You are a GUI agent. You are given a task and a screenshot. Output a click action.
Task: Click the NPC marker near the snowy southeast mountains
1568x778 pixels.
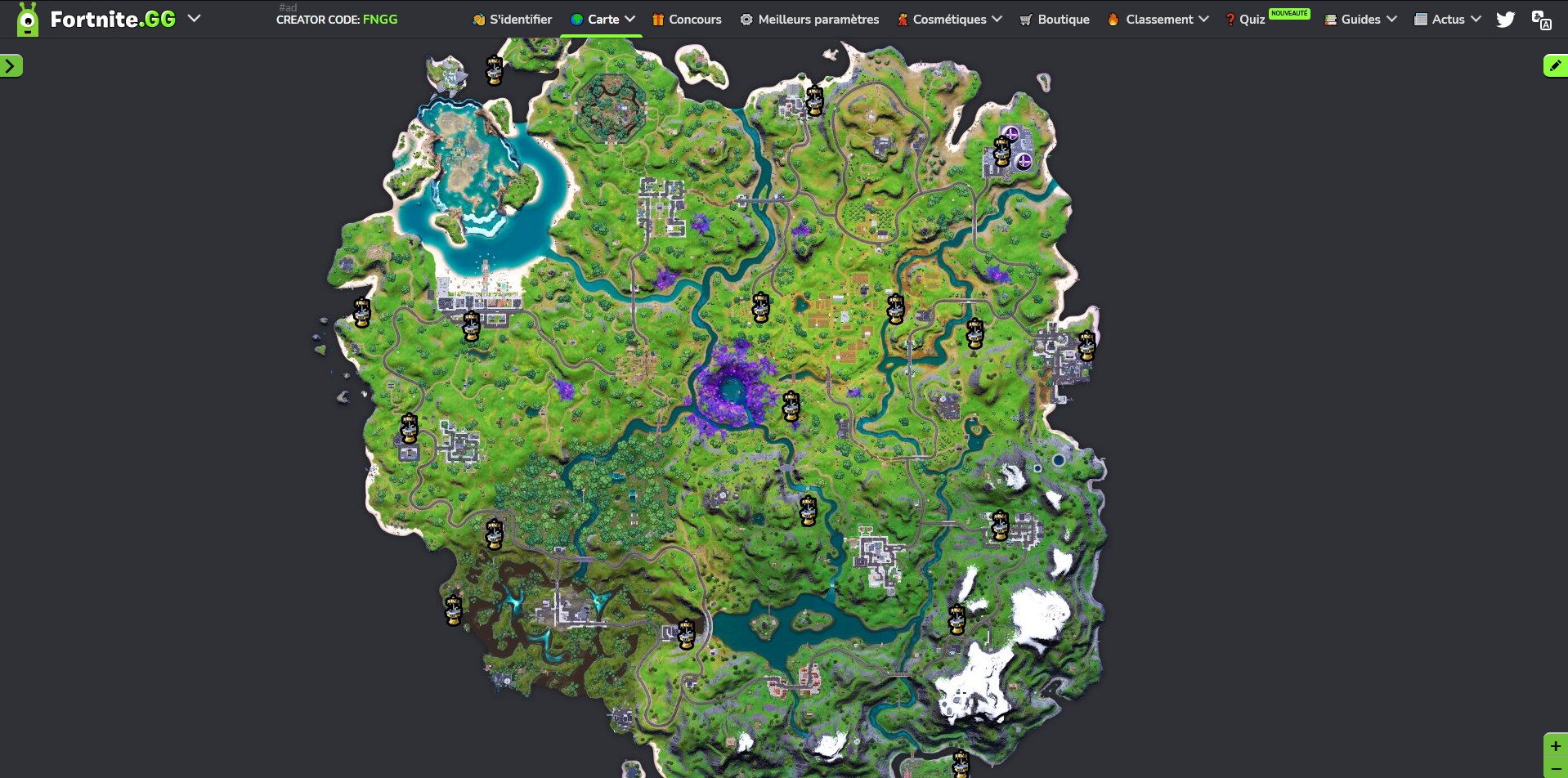click(x=956, y=619)
